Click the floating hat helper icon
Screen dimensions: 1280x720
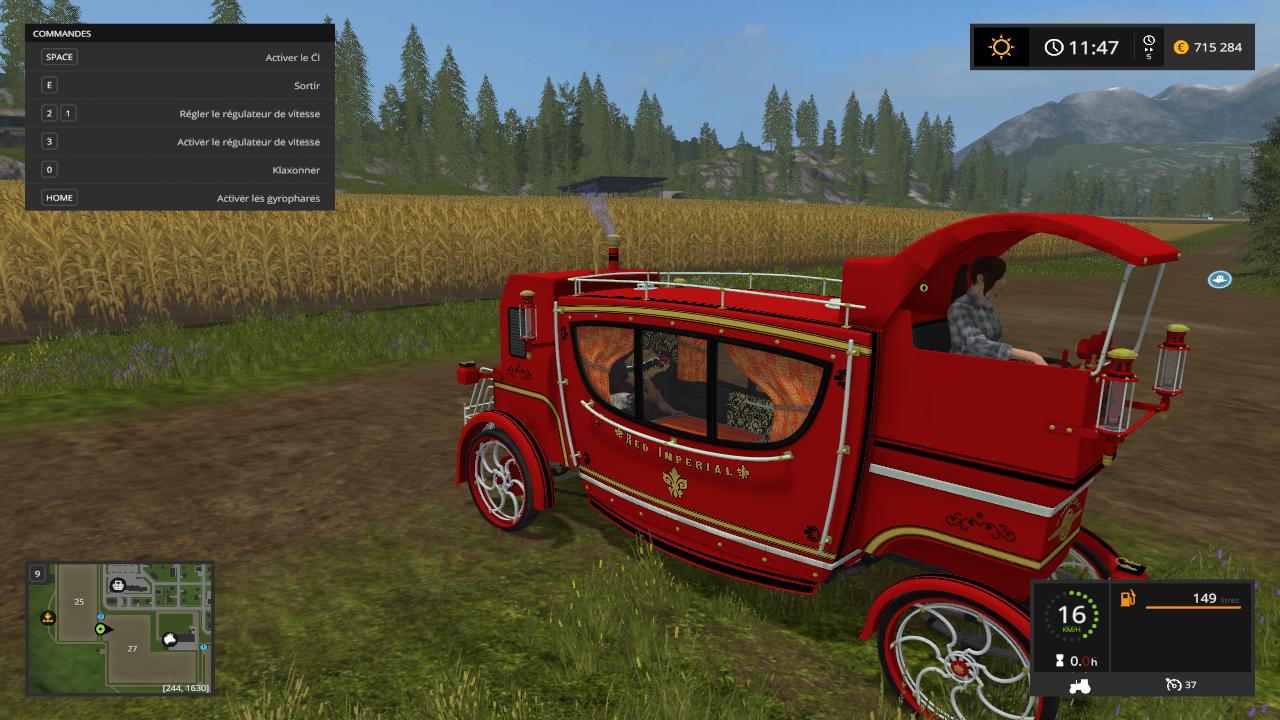pyautogui.click(x=1219, y=279)
